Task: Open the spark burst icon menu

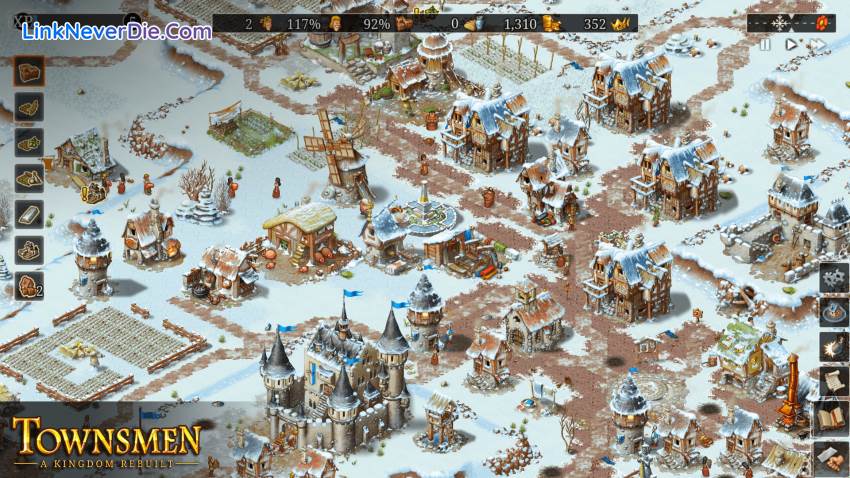Action: click(833, 347)
